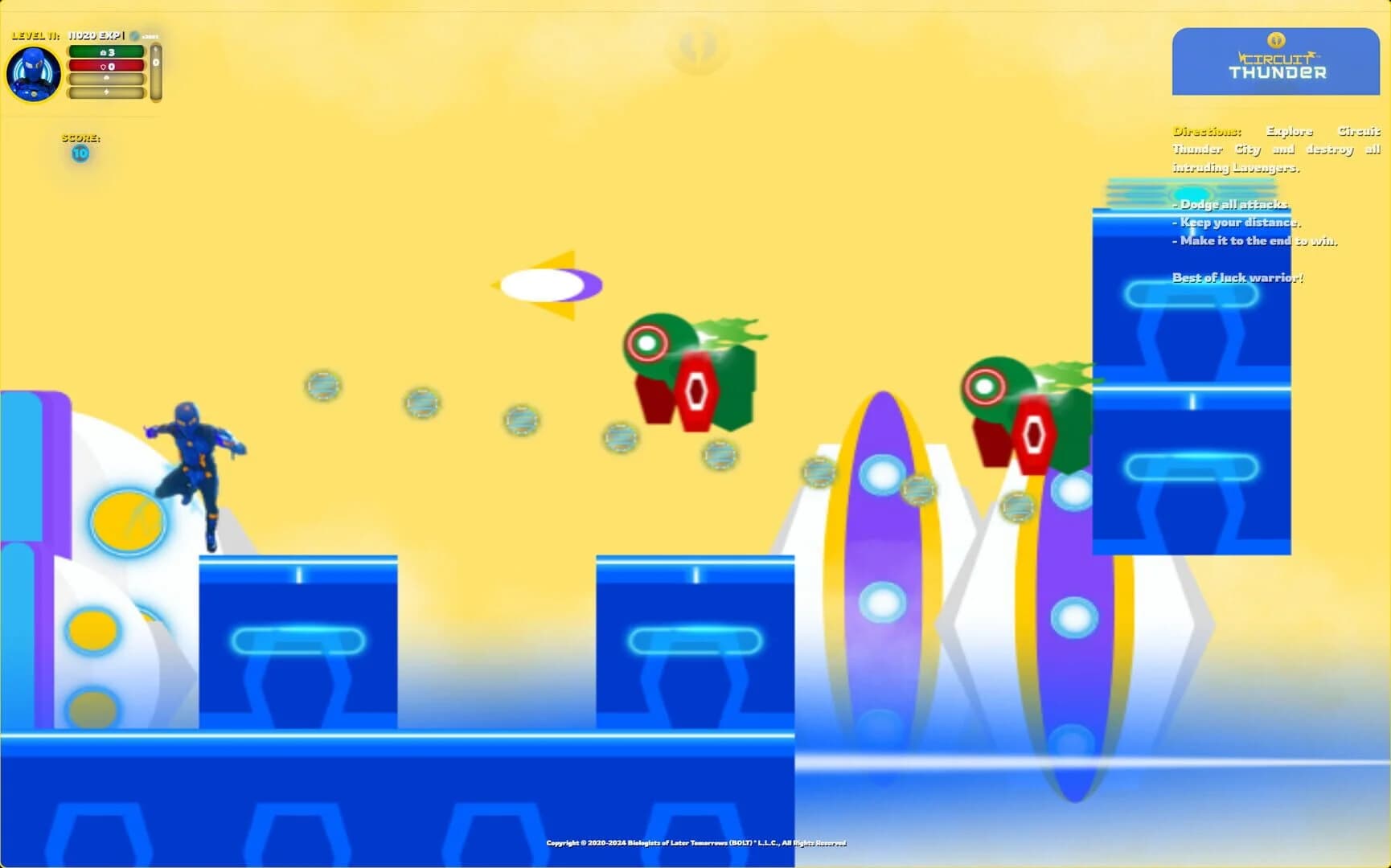Click the backpack icon on the green health bar

pyautogui.click(x=103, y=51)
